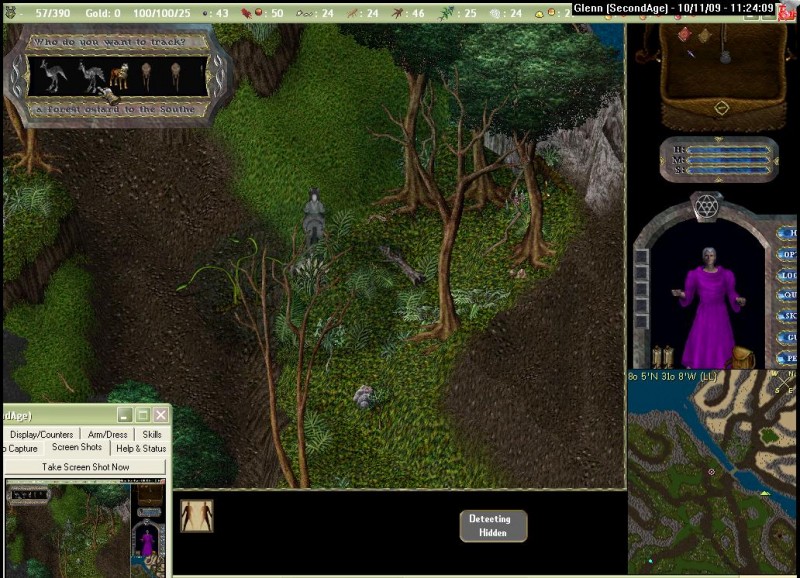Click the two-figures icon in the bottom panel

[197, 516]
